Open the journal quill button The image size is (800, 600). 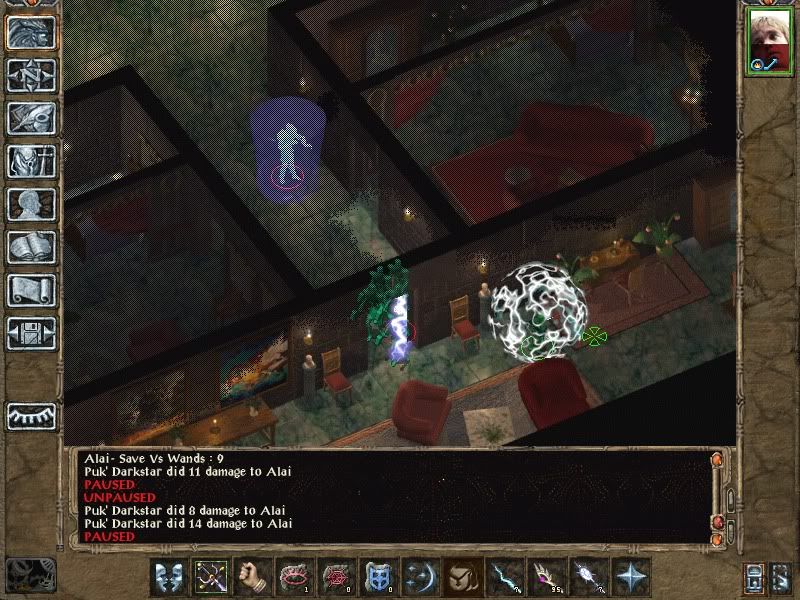[x=31, y=117]
